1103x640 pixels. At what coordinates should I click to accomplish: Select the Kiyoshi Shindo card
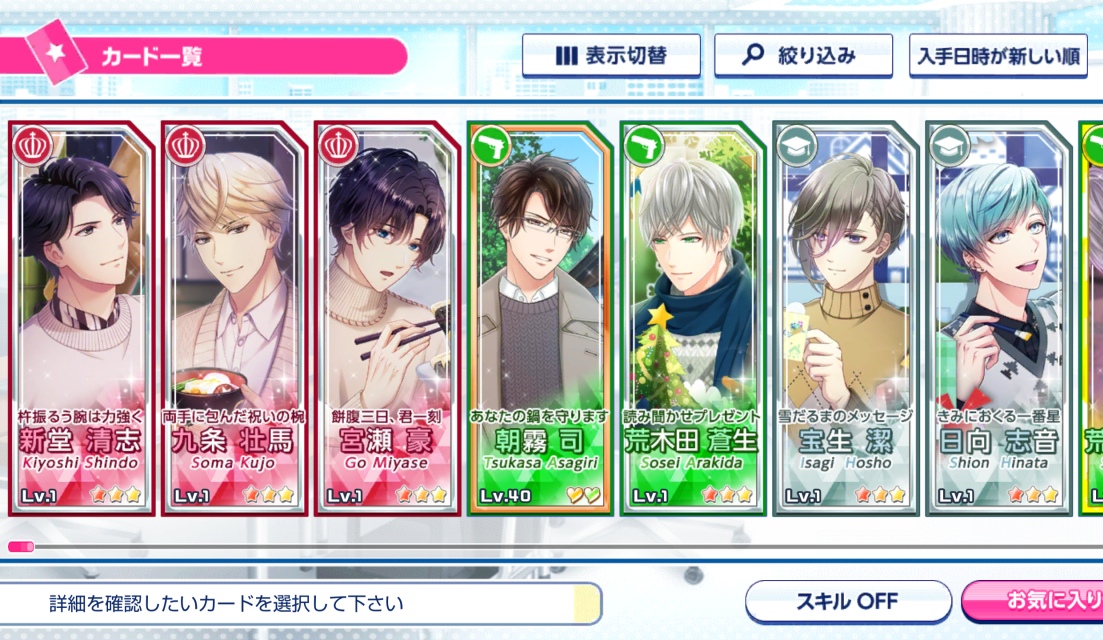[x=81, y=318]
